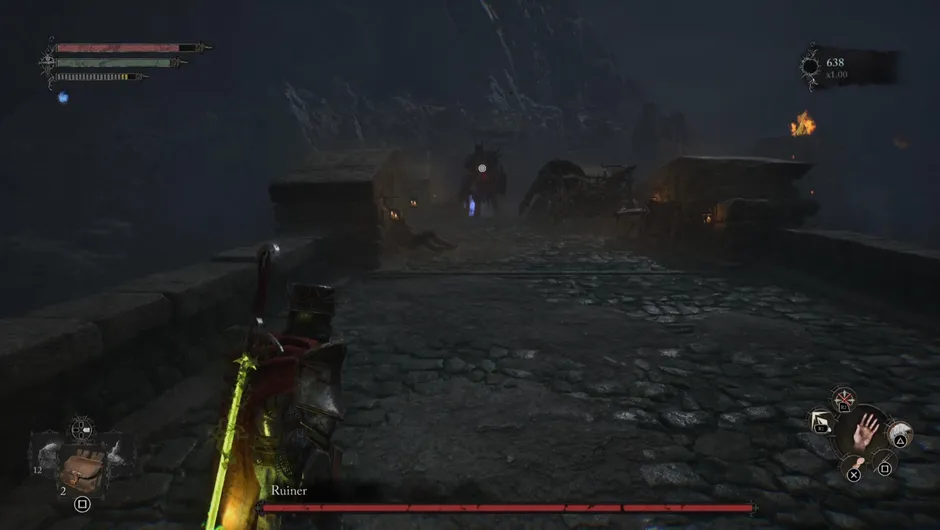Pick the faded quick item right of the satchel
This screenshot has height=530, width=940.
point(118,456)
